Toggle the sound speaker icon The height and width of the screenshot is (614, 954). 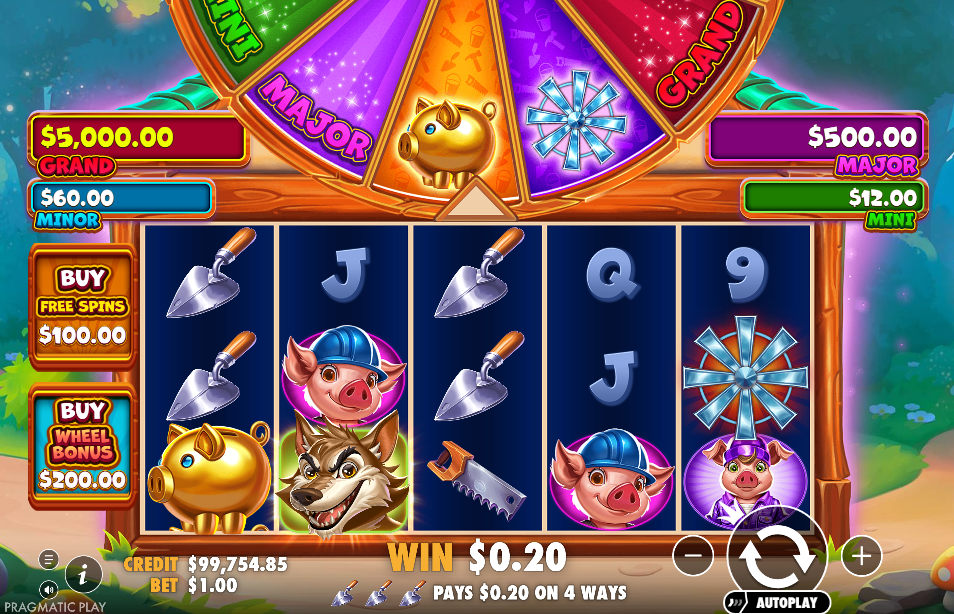tap(48, 587)
